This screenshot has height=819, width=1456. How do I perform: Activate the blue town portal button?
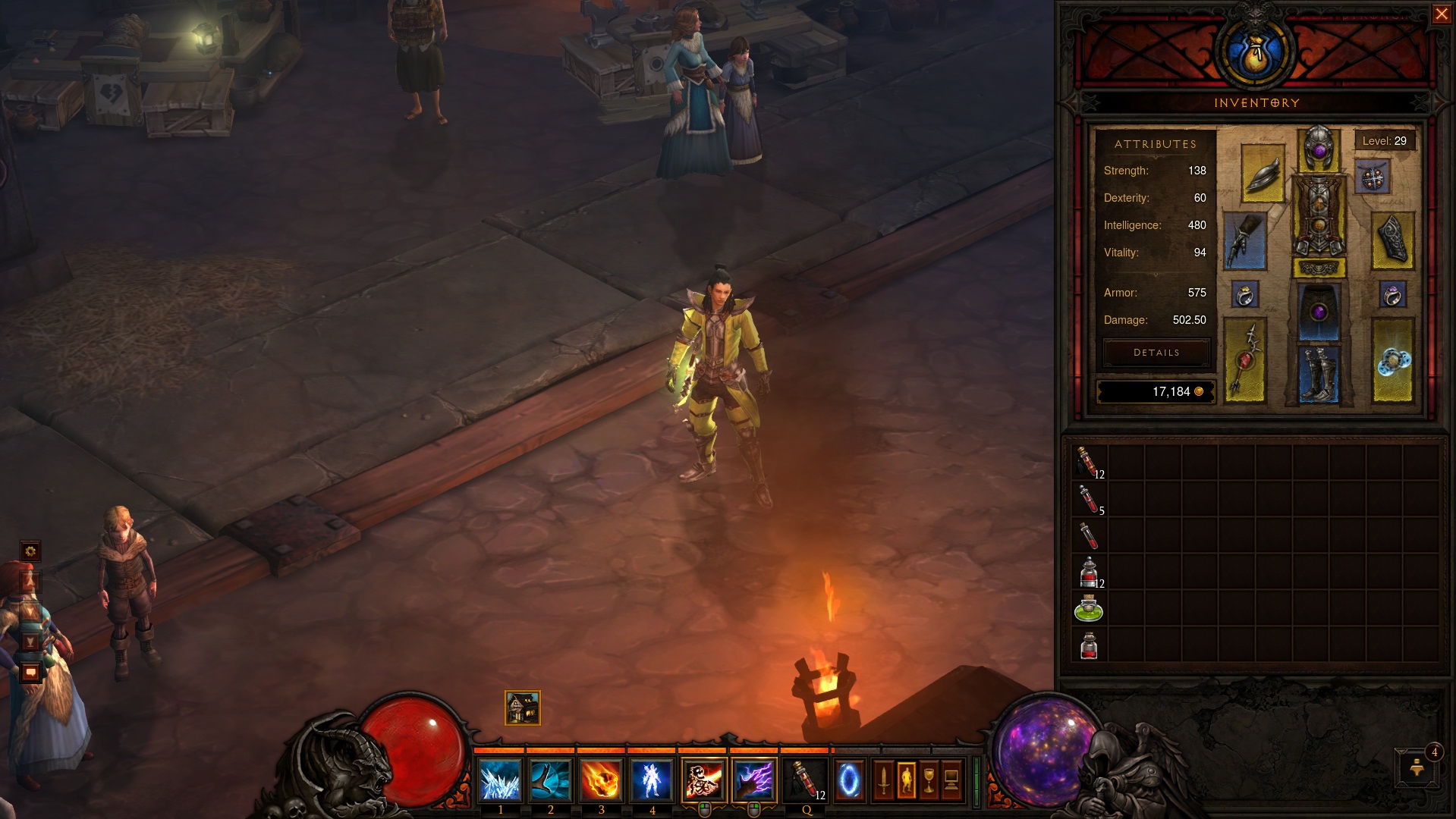[x=849, y=780]
